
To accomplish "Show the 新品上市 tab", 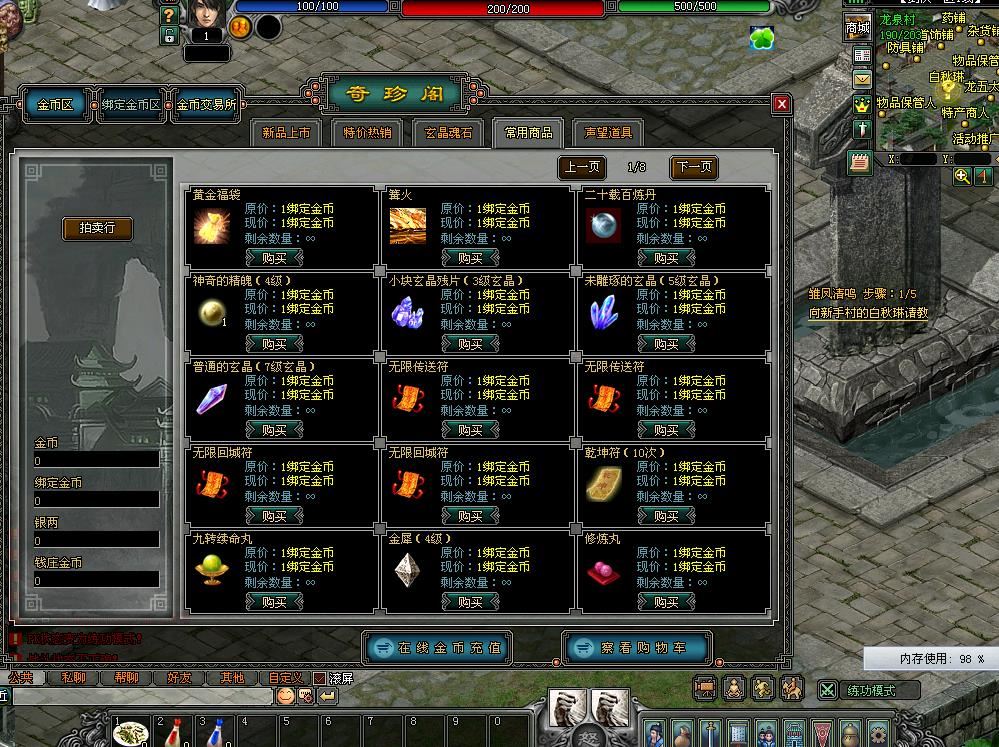I will 286,133.
